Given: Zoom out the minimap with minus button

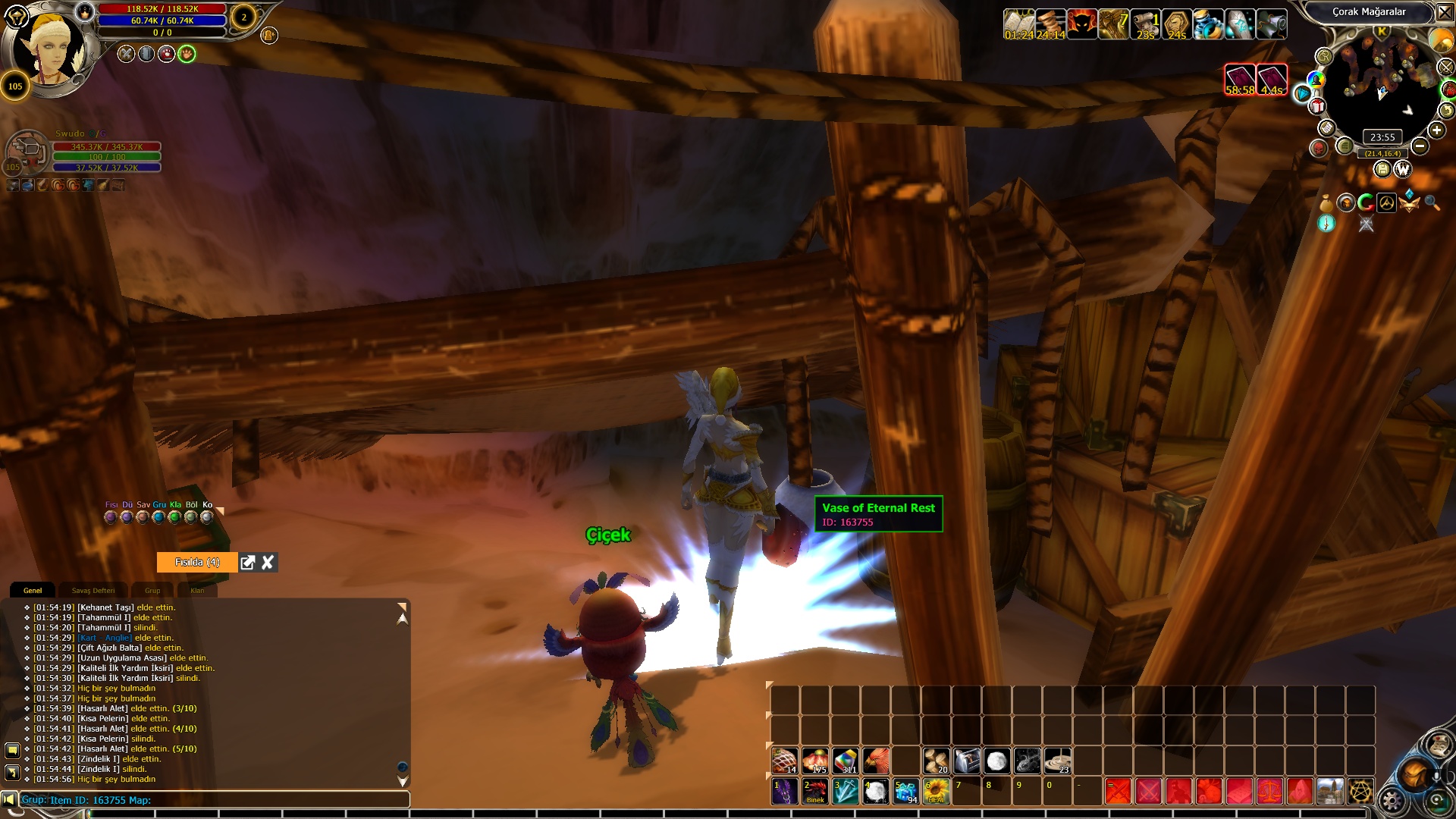Looking at the screenshot, I should tap(1420, 146).
